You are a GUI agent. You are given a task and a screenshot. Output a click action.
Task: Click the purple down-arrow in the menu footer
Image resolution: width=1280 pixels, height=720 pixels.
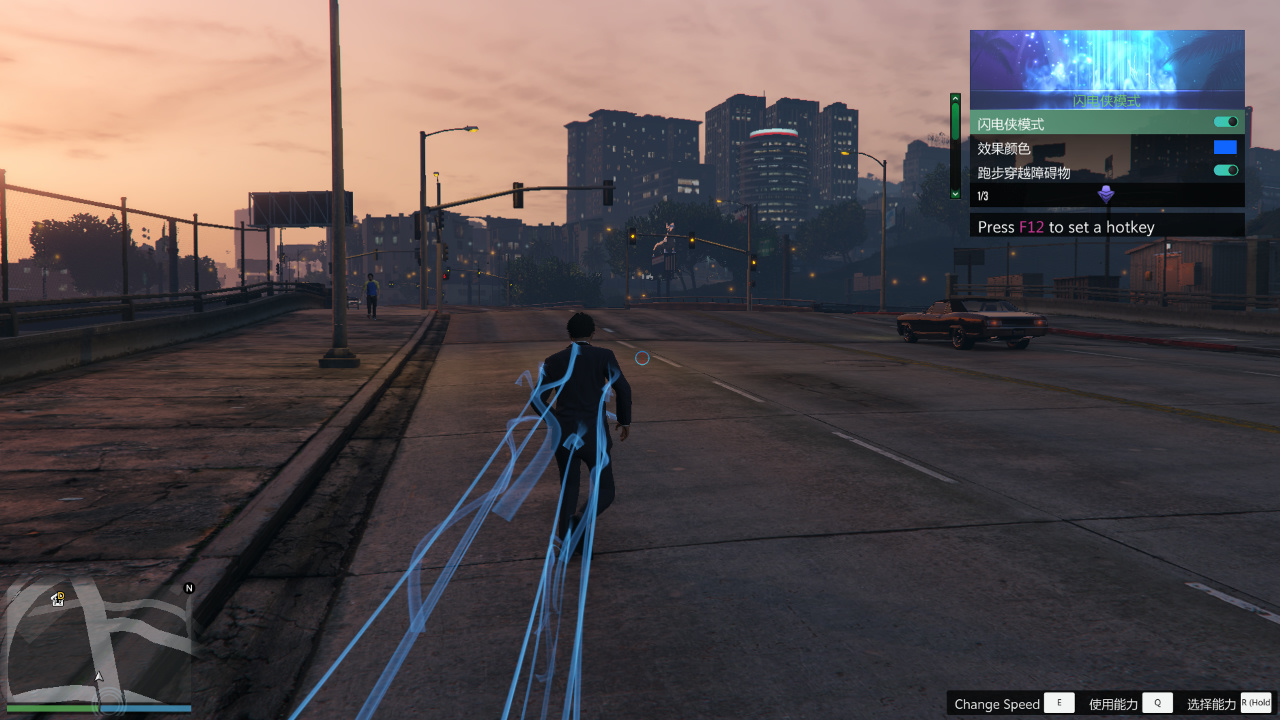pos(1106,195)
